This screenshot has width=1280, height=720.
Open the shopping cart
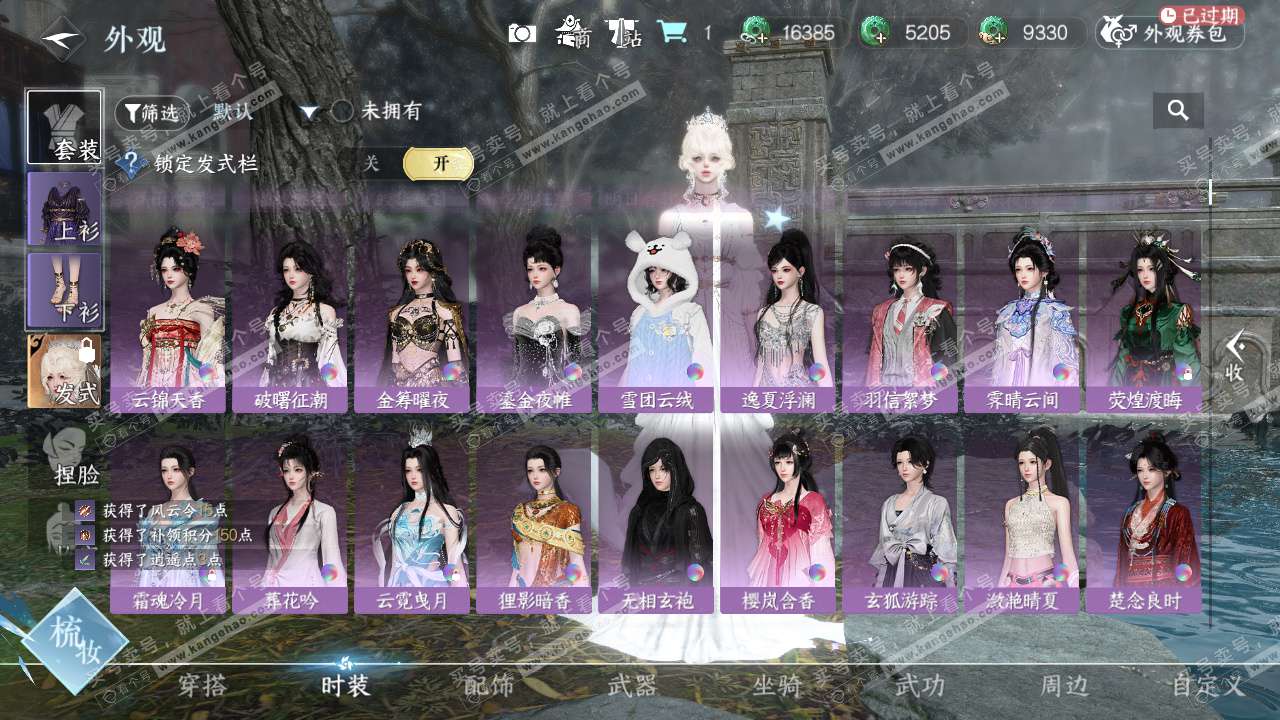pos(672,33)
